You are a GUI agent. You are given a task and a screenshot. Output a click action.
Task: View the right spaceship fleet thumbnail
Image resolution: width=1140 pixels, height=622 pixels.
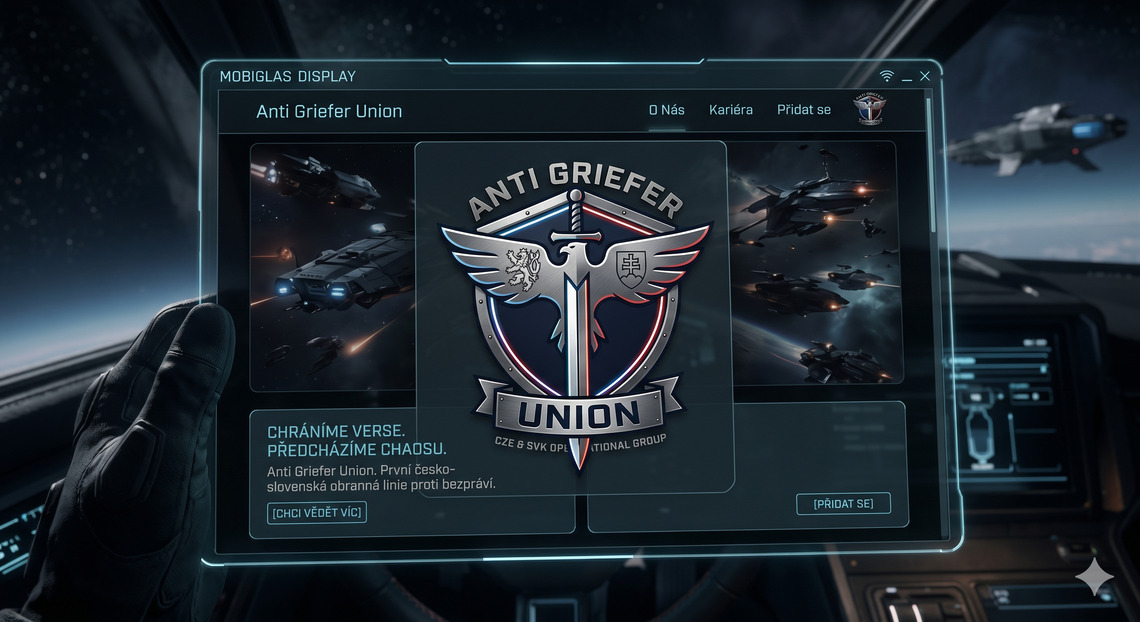coord(815,262)
